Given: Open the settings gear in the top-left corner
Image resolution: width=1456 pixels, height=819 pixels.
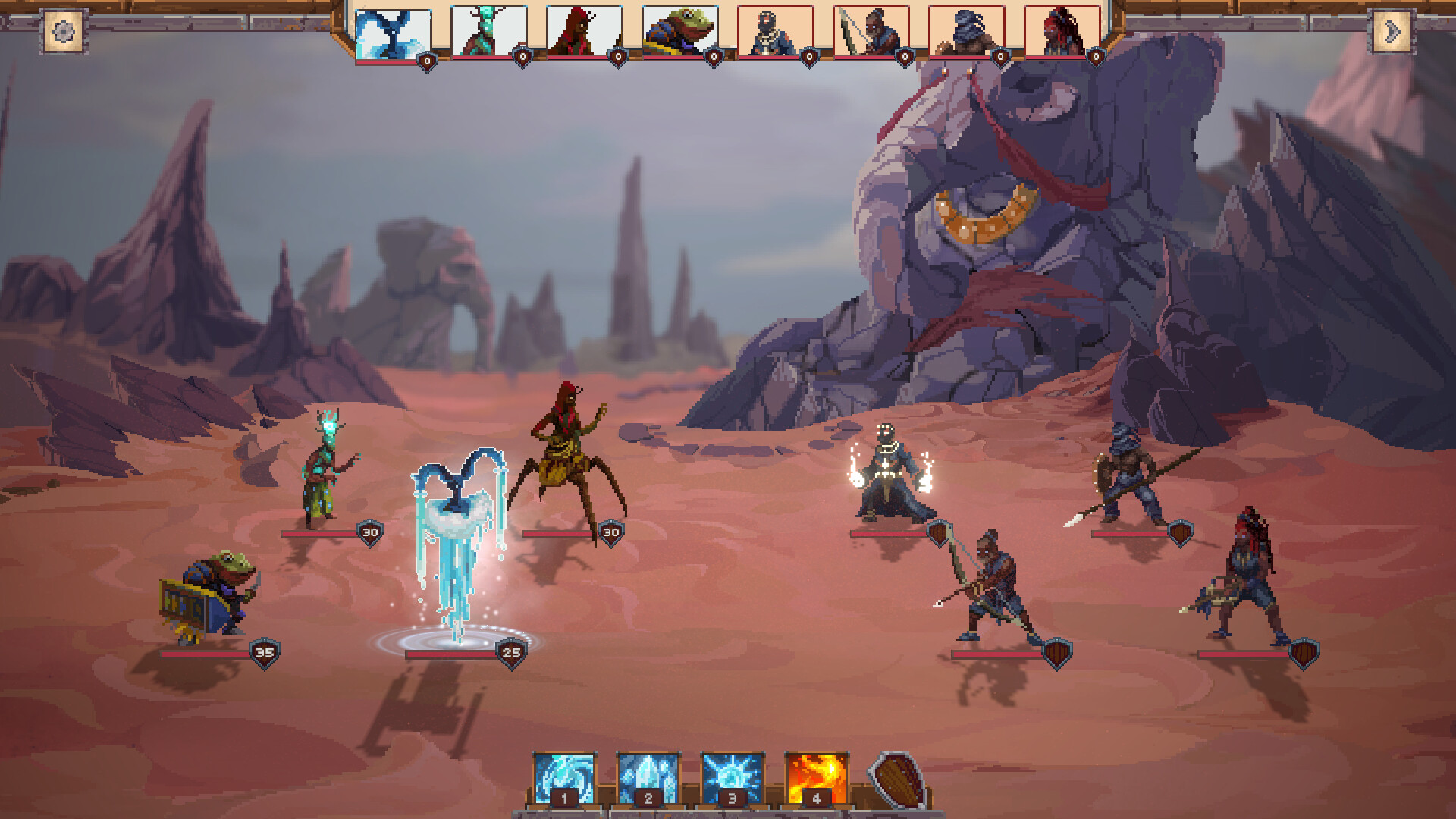Looking at the screenshot, I should [x=65, y=32].
